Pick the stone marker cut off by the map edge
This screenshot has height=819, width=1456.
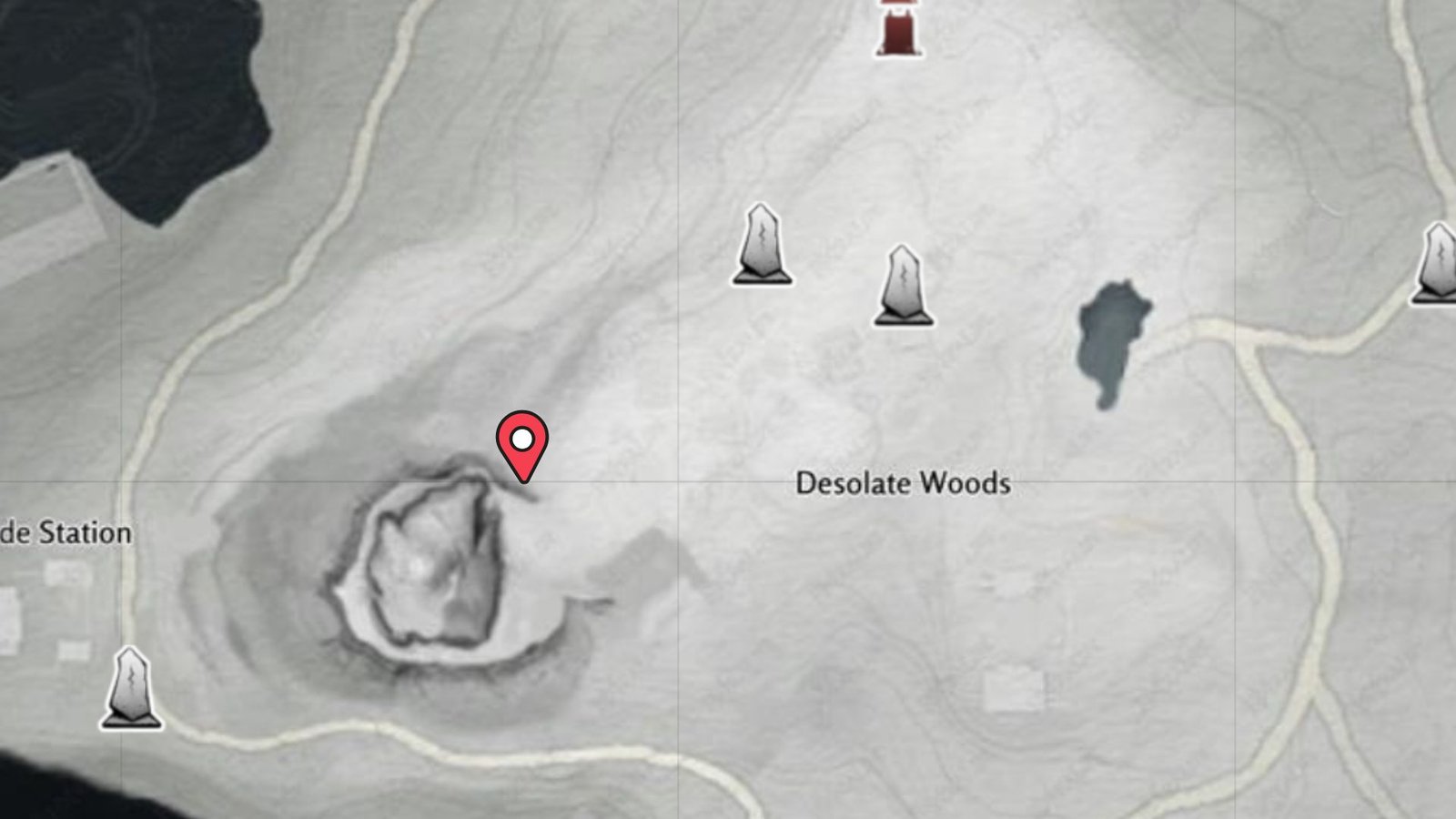click(x=1440, y=263)
